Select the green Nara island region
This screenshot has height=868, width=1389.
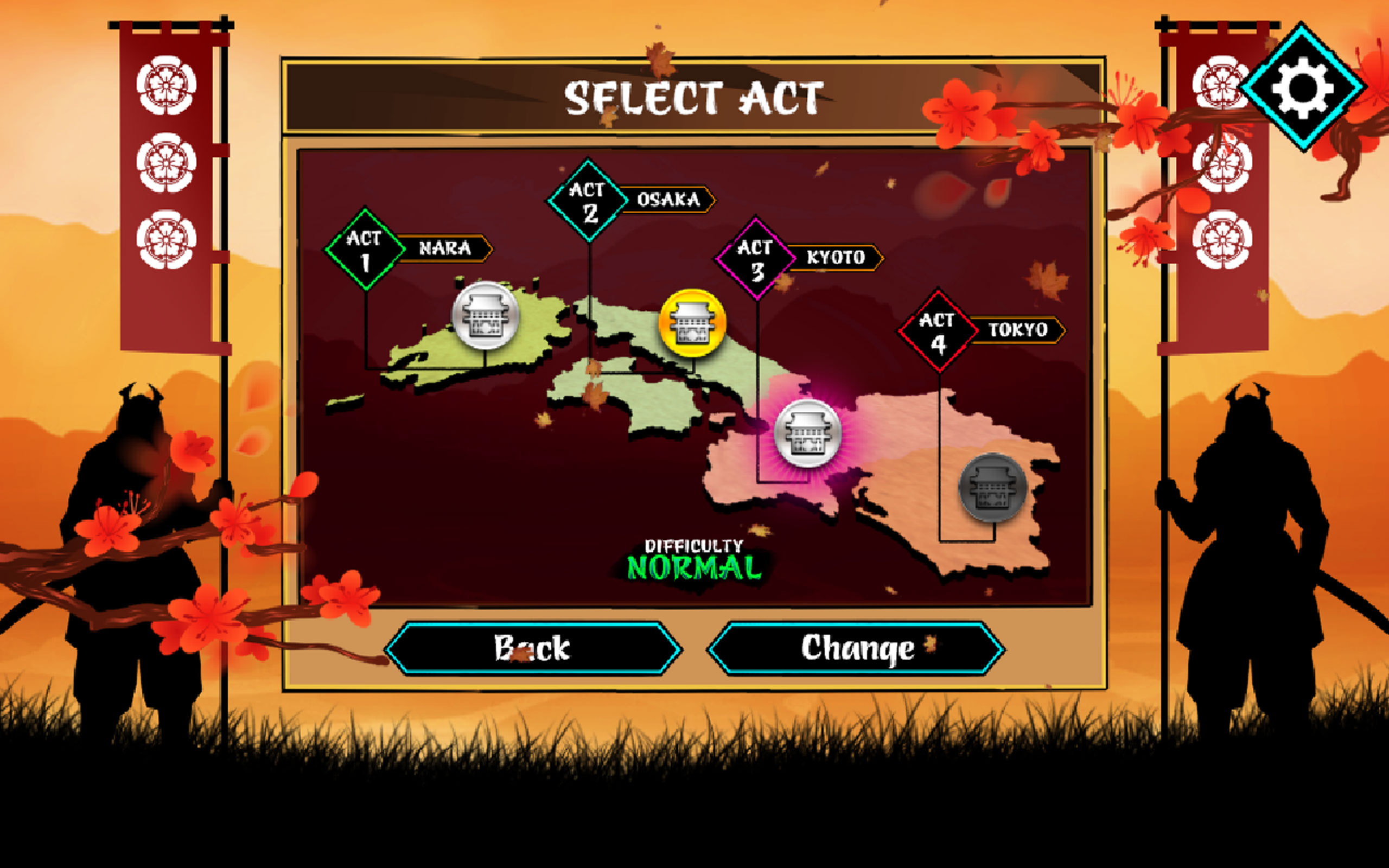coord(534,344)
